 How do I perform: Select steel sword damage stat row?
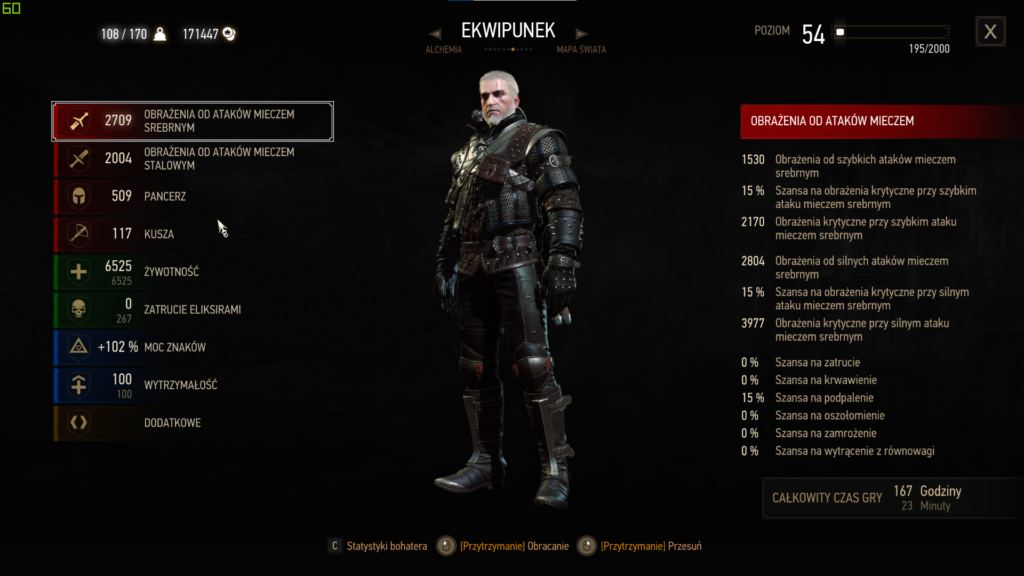point(193,158)
